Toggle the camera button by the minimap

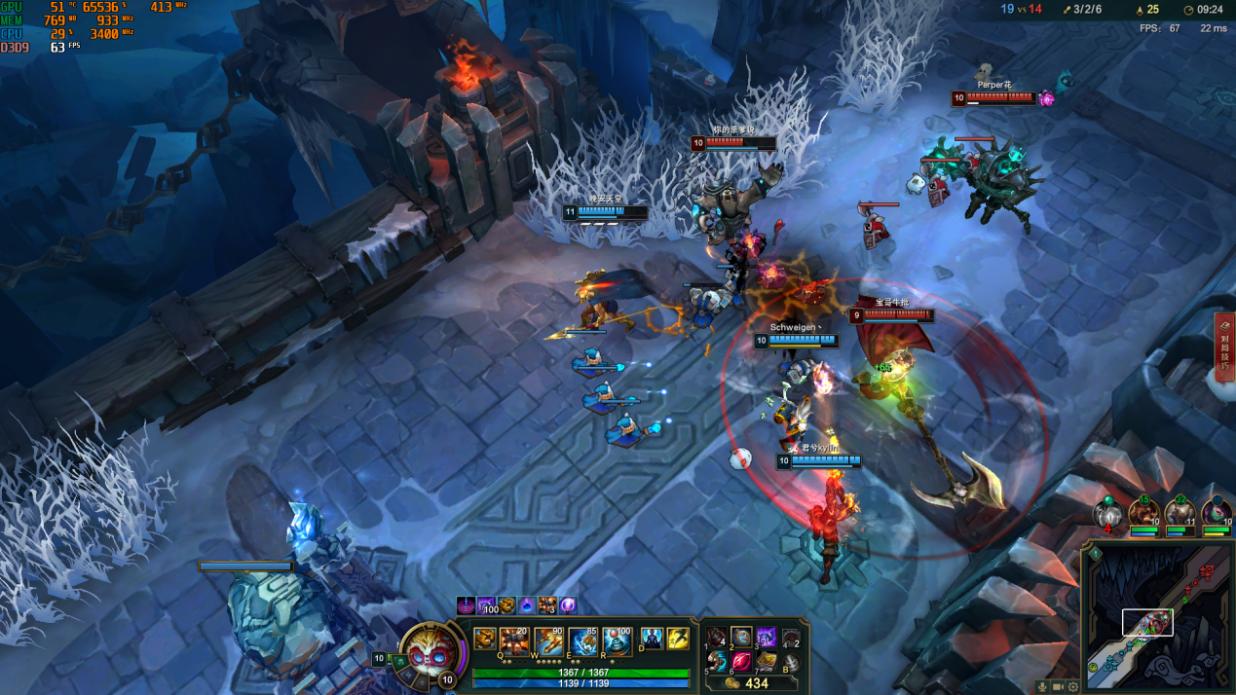click(1059, 687)
